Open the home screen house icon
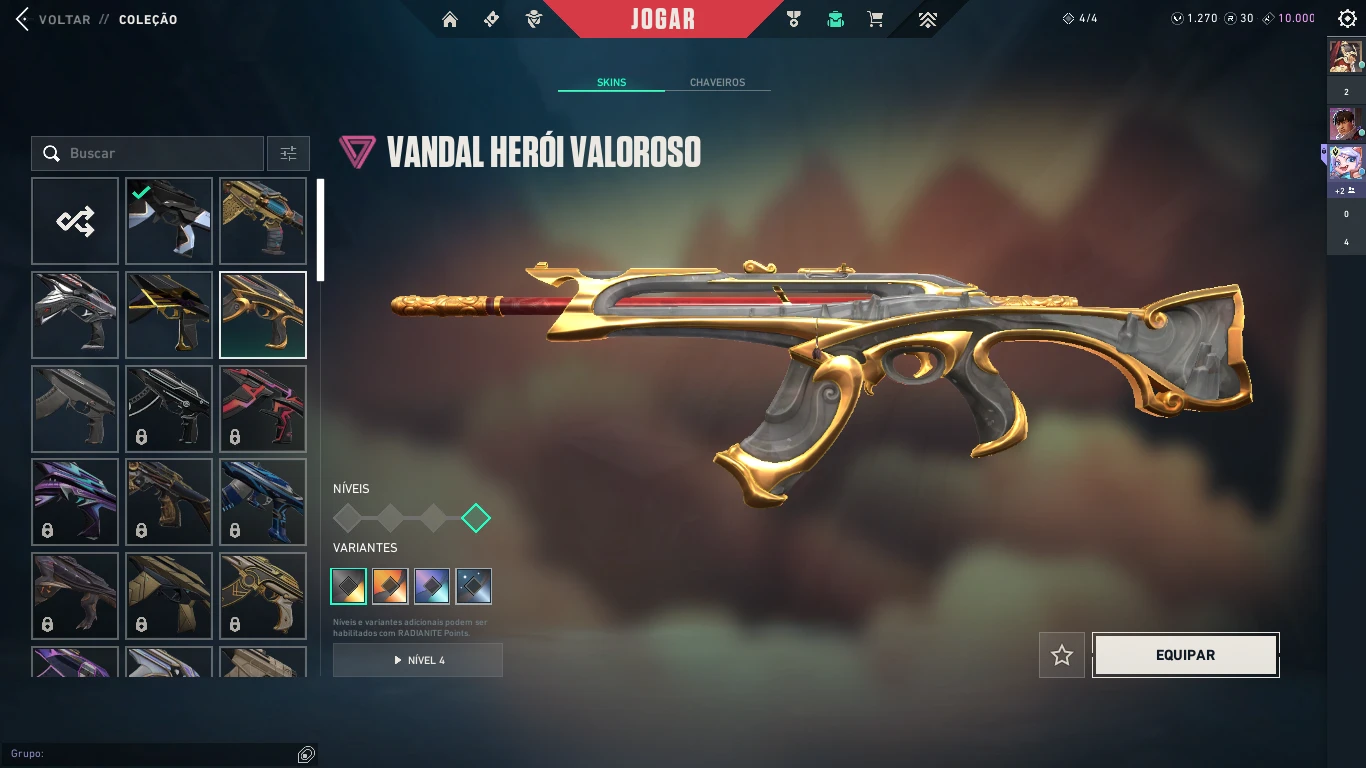Screen dimensions: 1366x768 450,19
